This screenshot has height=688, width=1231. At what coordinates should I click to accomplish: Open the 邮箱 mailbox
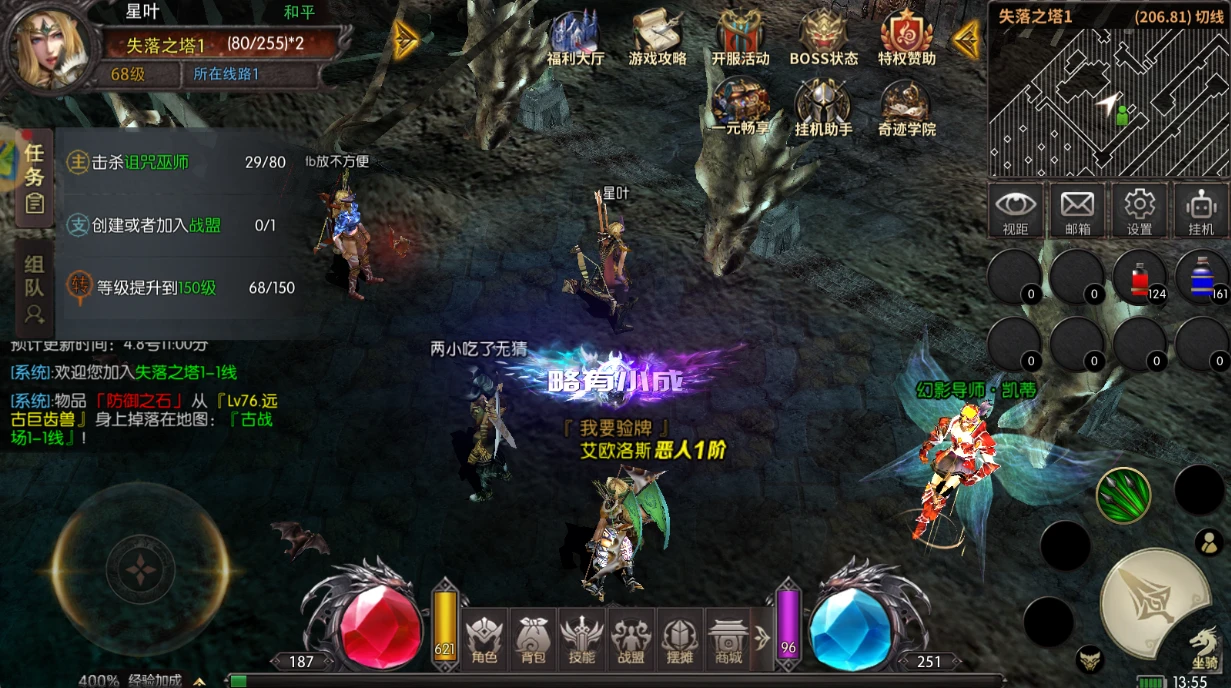tap(1077, 209)
